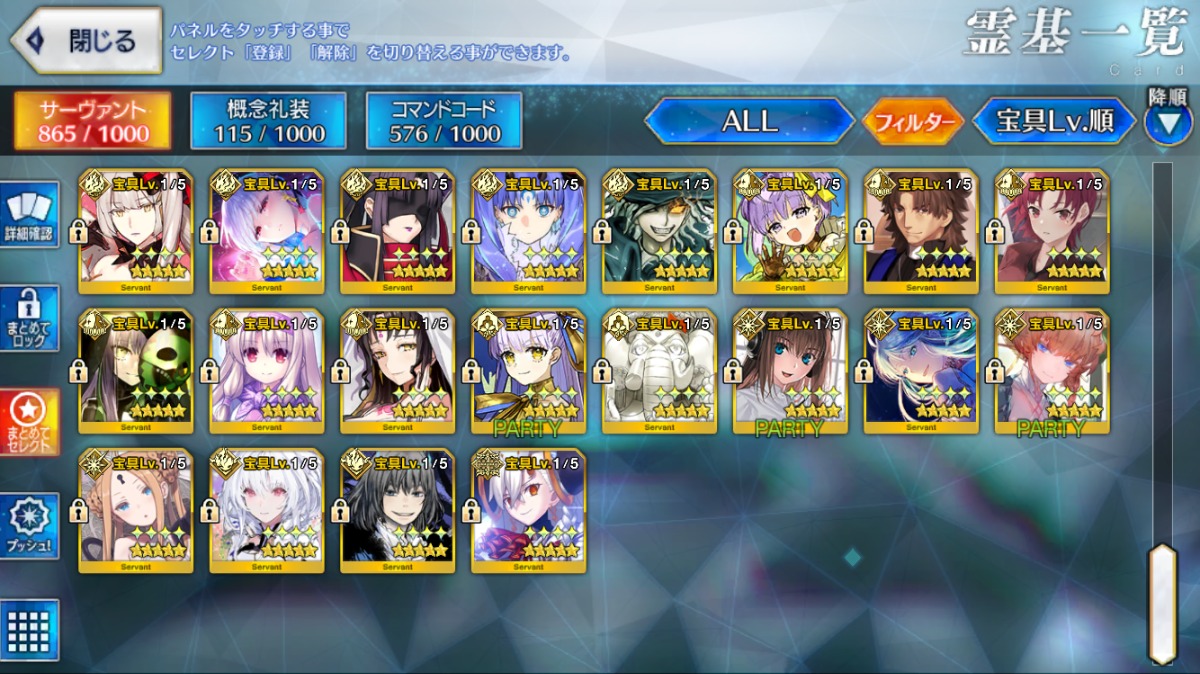Select the blonde girl with forehead keyhole card
1200x674 pixels.
(x=135, y=510)
